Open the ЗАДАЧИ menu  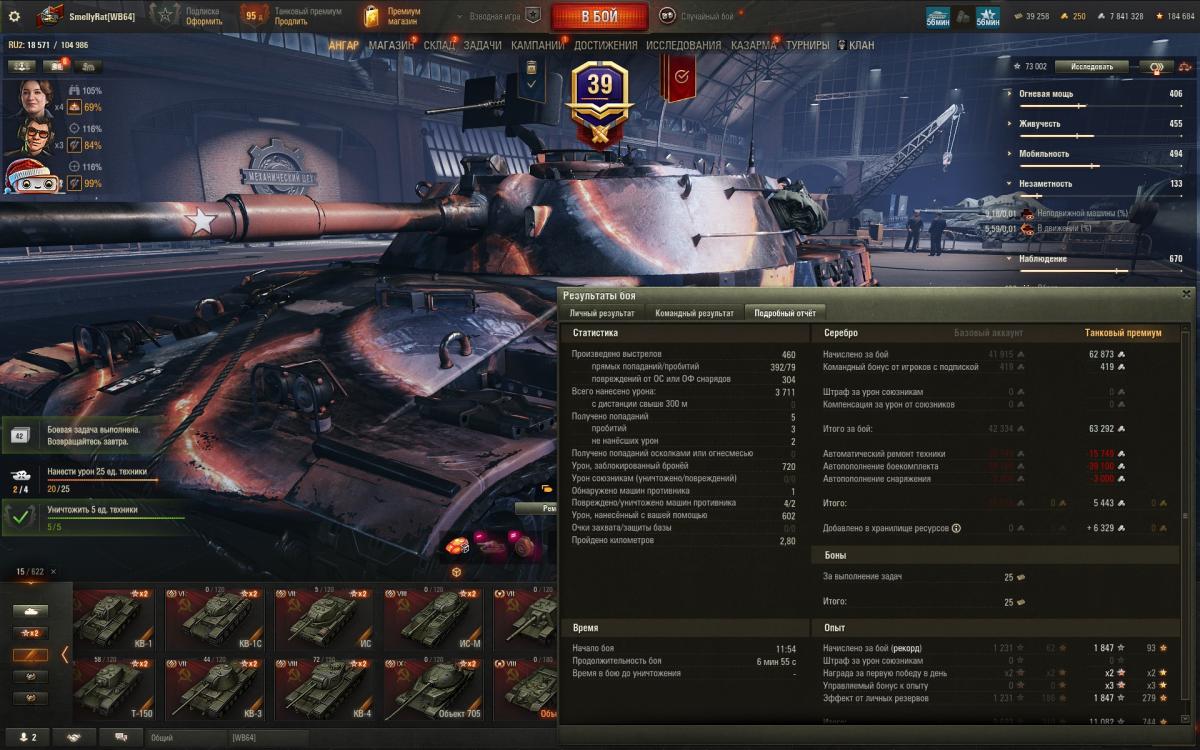coord(483,46)
